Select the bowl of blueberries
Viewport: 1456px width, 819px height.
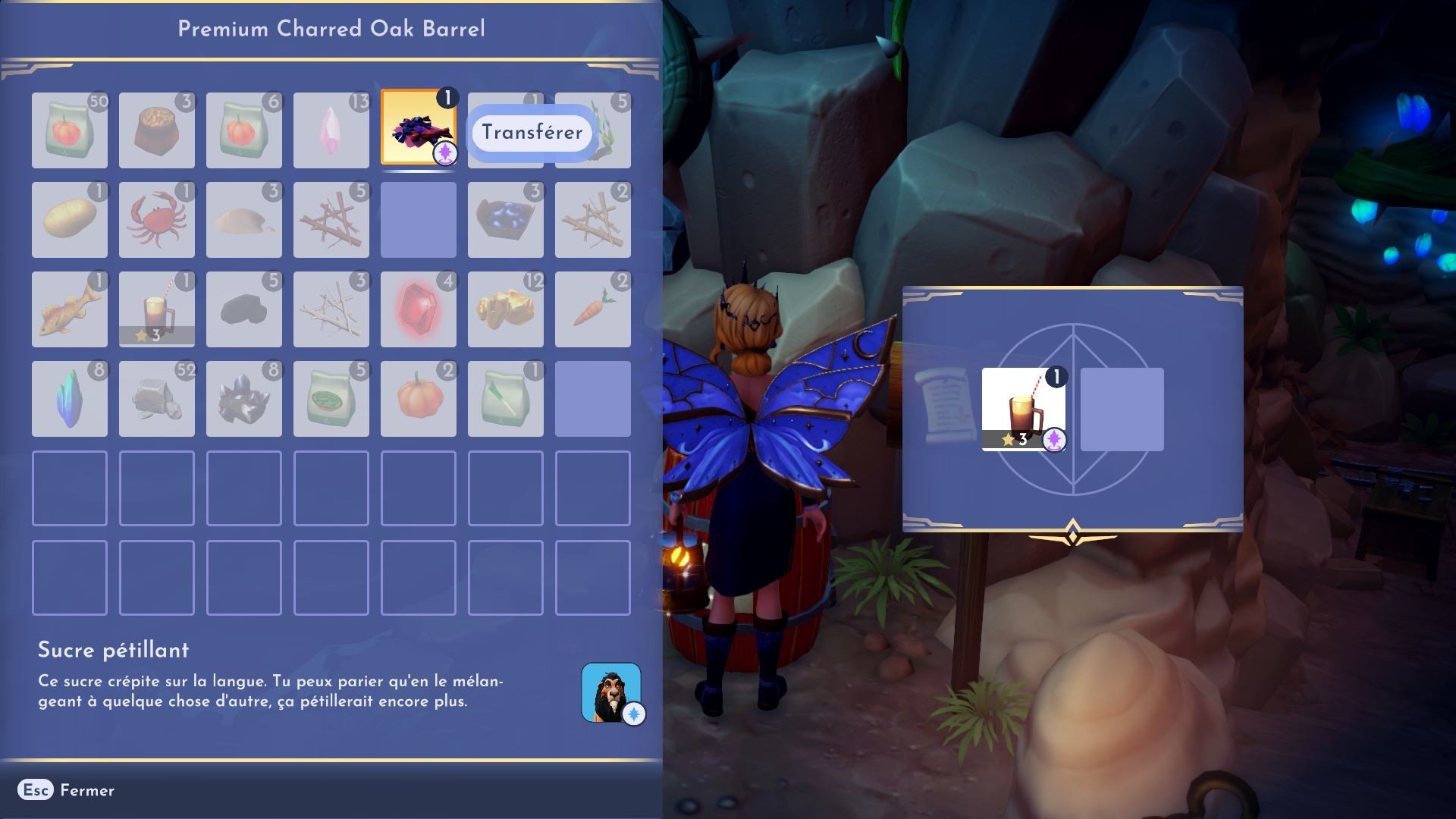click(x=505, y=220)
